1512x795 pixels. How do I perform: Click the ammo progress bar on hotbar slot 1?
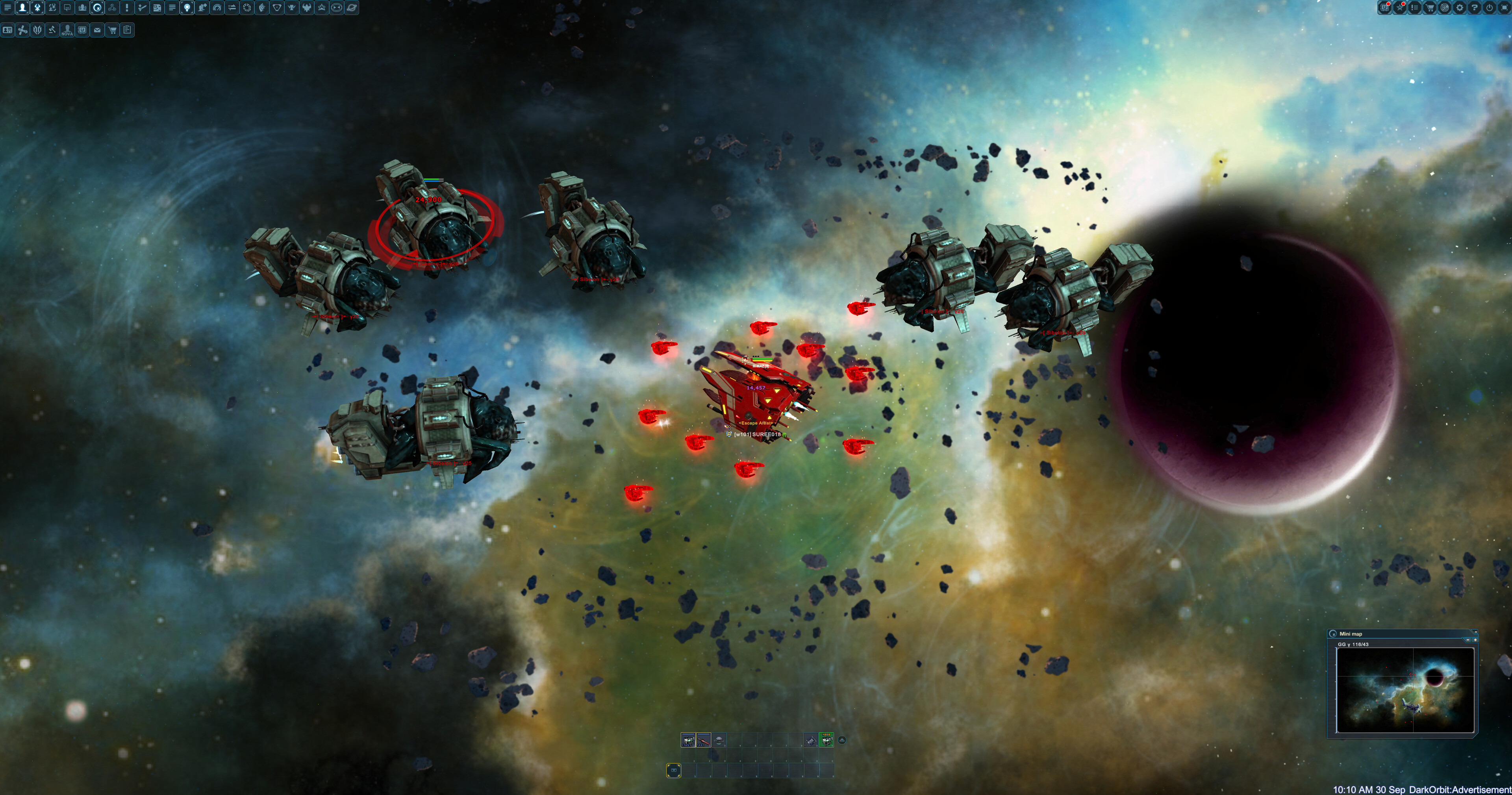[x=689, y=734]
